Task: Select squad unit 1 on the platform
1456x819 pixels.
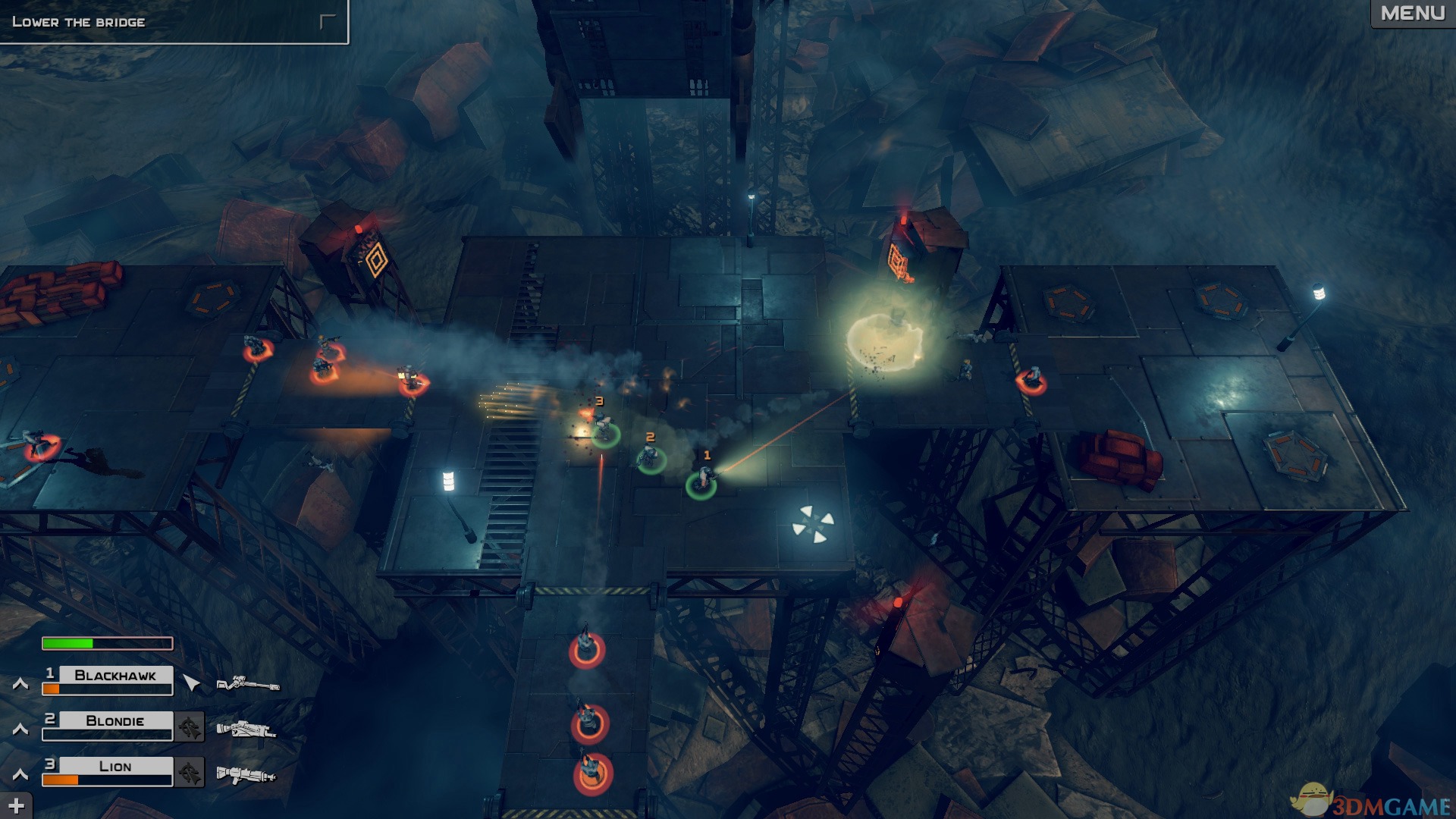Action: [x=701, y=482]
